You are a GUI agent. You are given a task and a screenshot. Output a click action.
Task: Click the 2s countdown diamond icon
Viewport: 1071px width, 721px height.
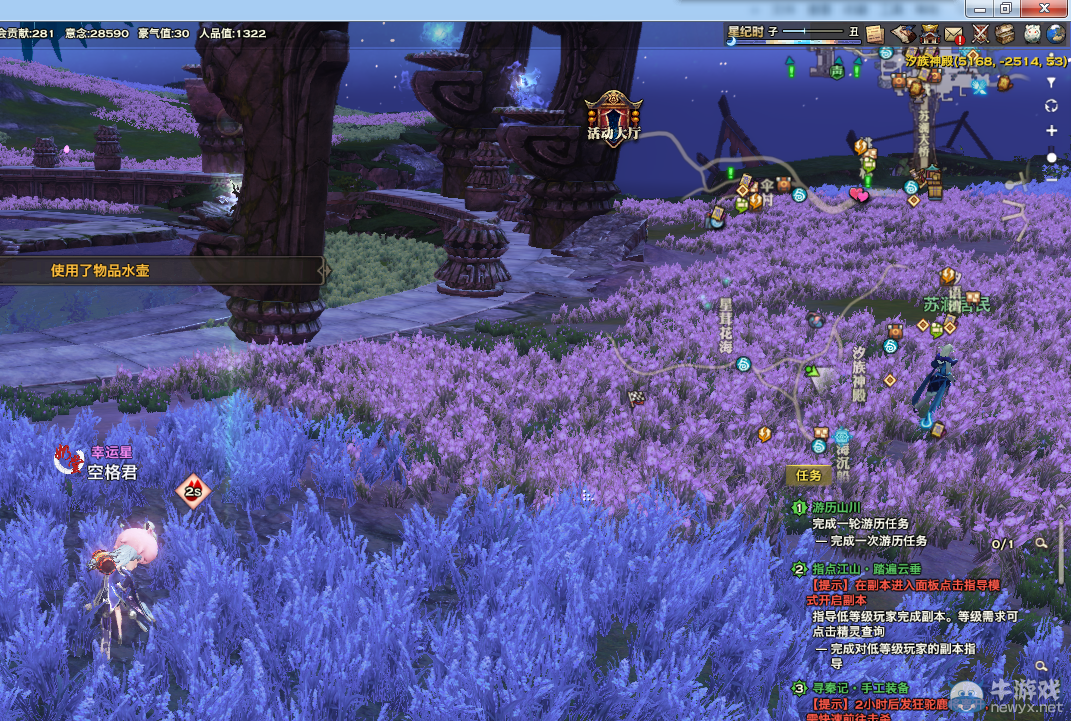coord(193,491)
